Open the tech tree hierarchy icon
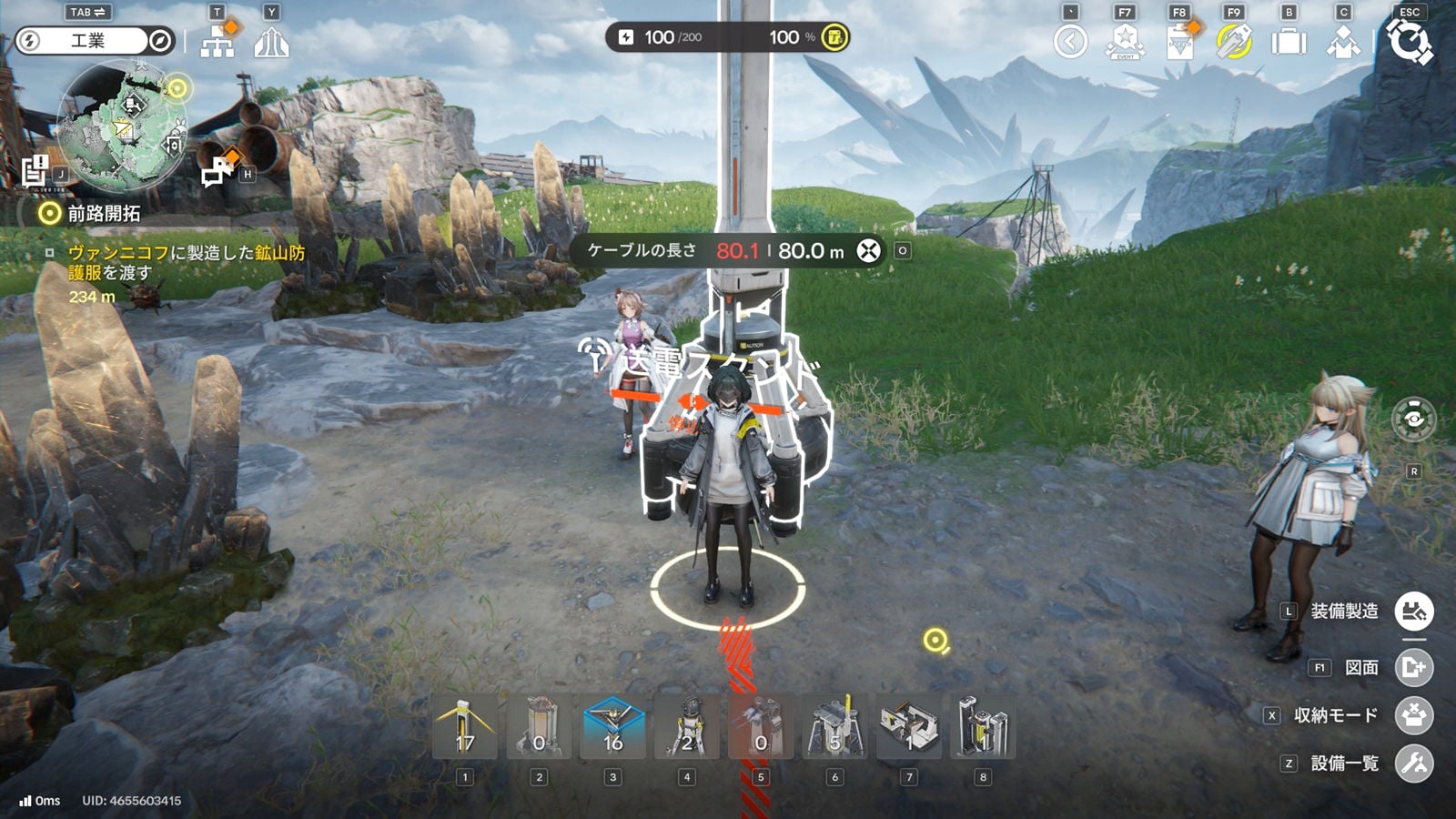The image size is (1456, 819). 217,42
